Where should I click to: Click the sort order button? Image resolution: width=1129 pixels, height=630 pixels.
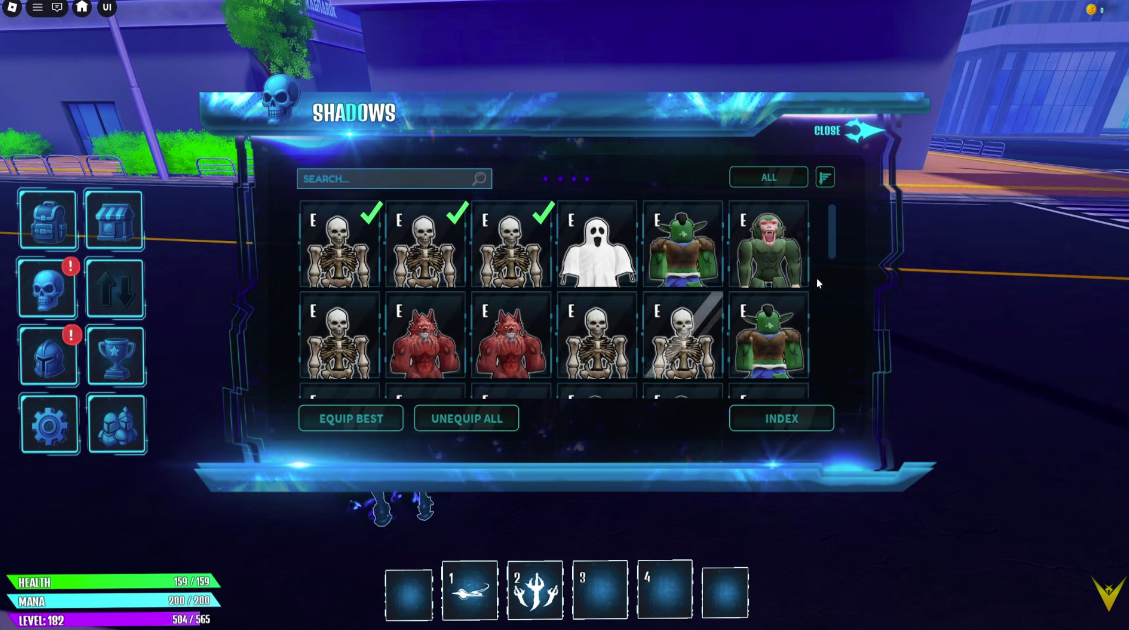click(x=825, y=178)
